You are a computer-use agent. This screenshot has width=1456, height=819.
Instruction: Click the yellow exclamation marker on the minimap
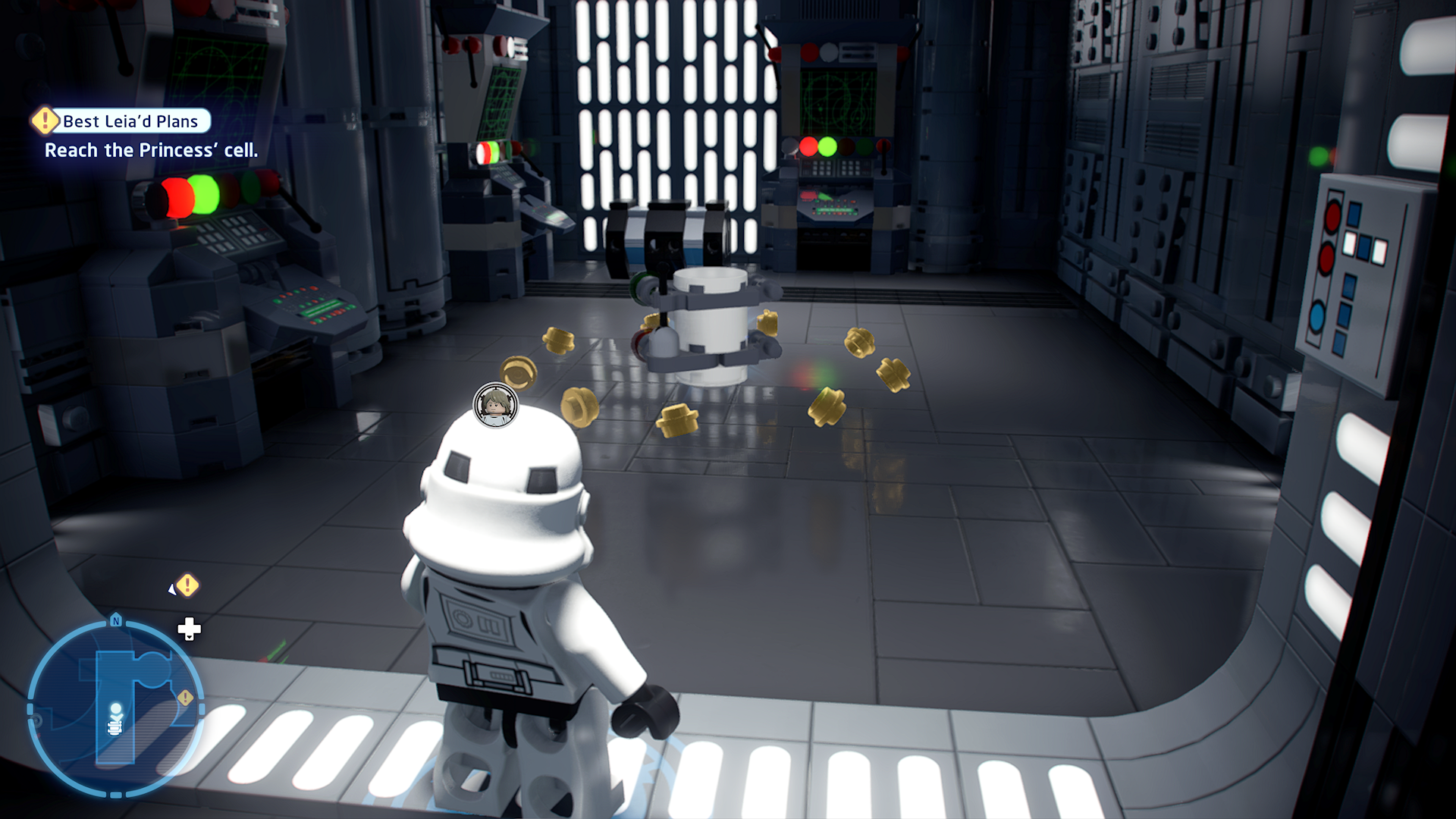pos(186,696)
